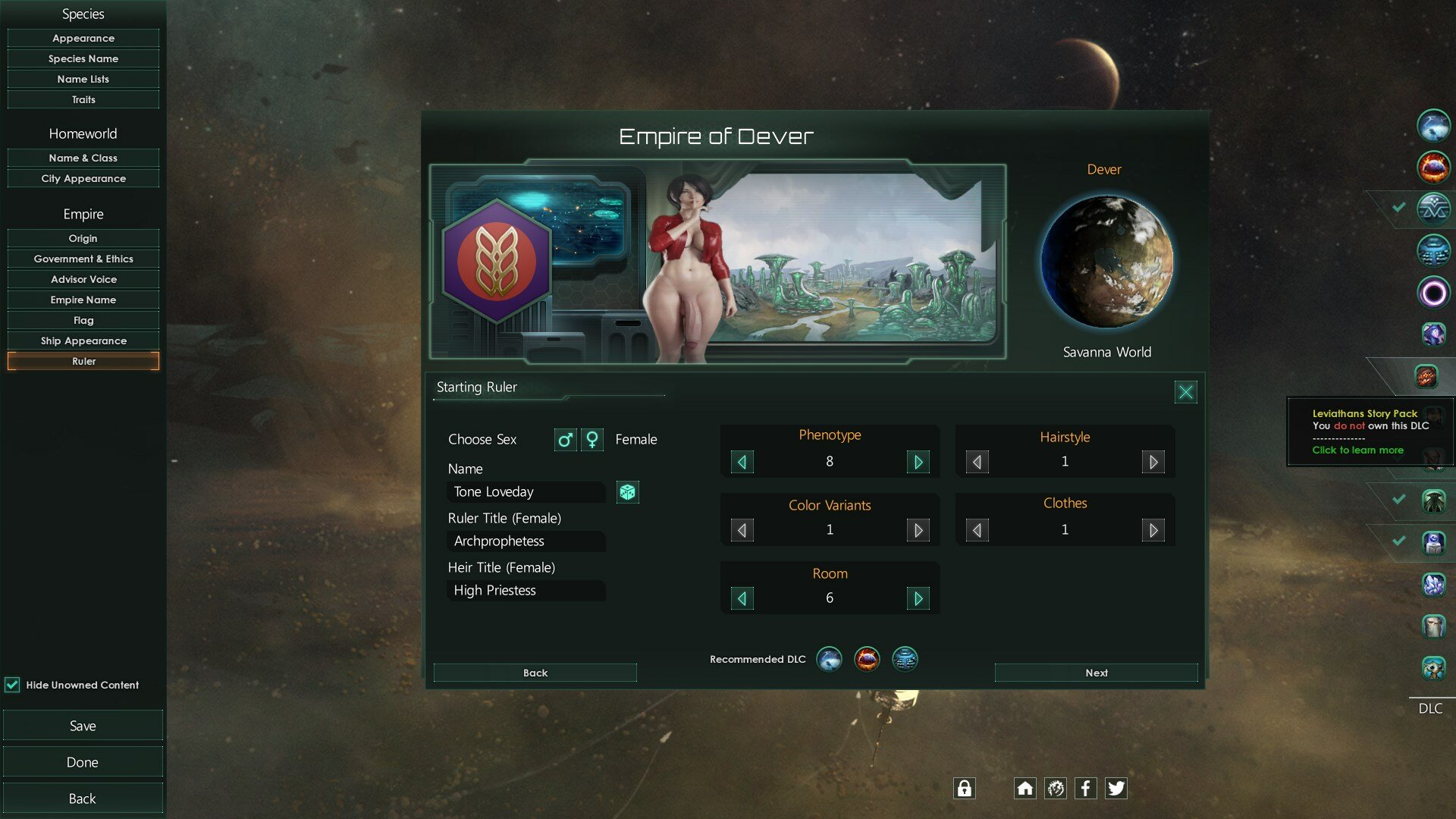Increase the Phenotype value with right arrow
The width and height of the screenshot is (1456, 819).
(x=918, y=461)
